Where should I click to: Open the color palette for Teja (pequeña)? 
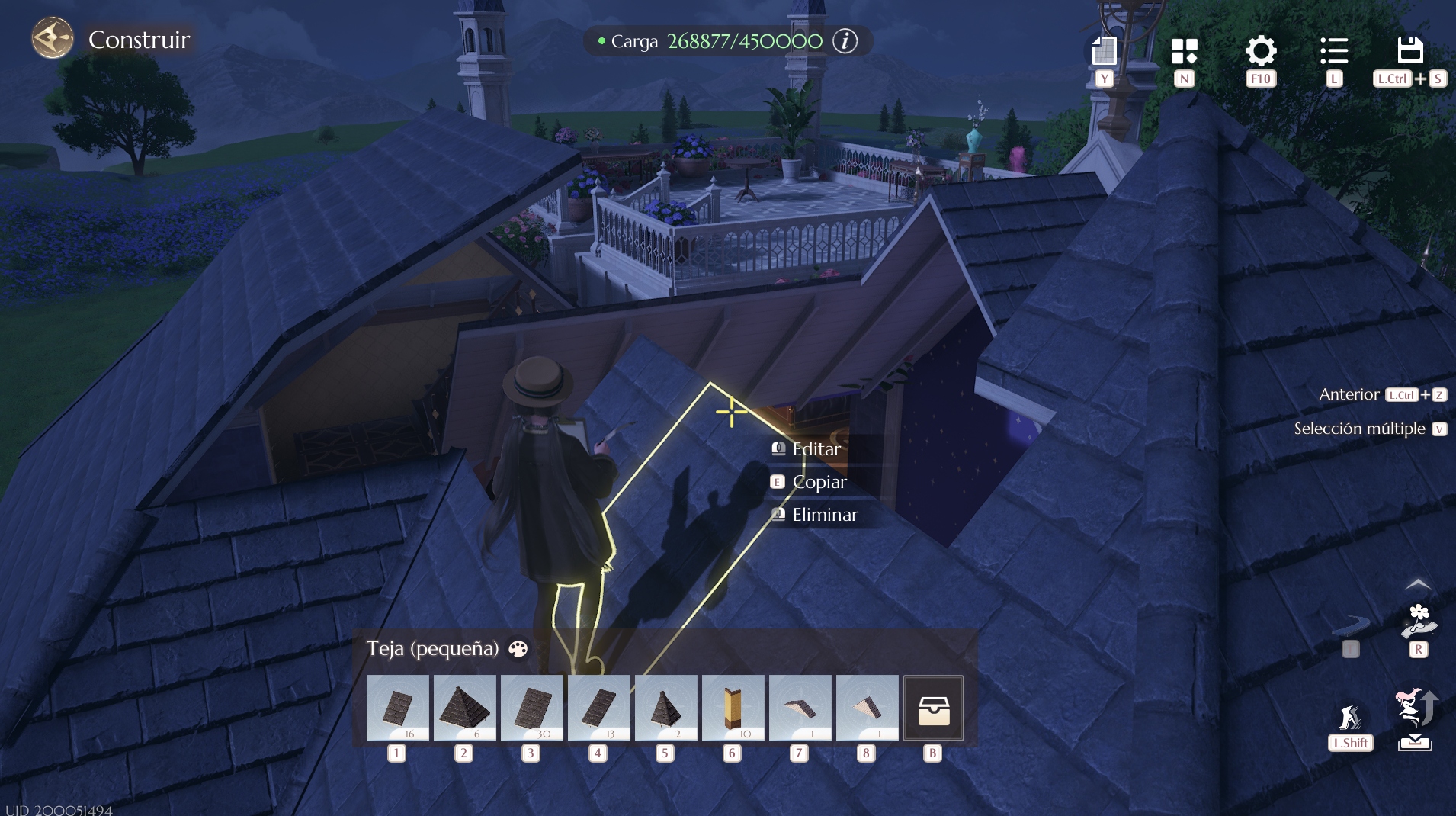(x=518, y=649)
